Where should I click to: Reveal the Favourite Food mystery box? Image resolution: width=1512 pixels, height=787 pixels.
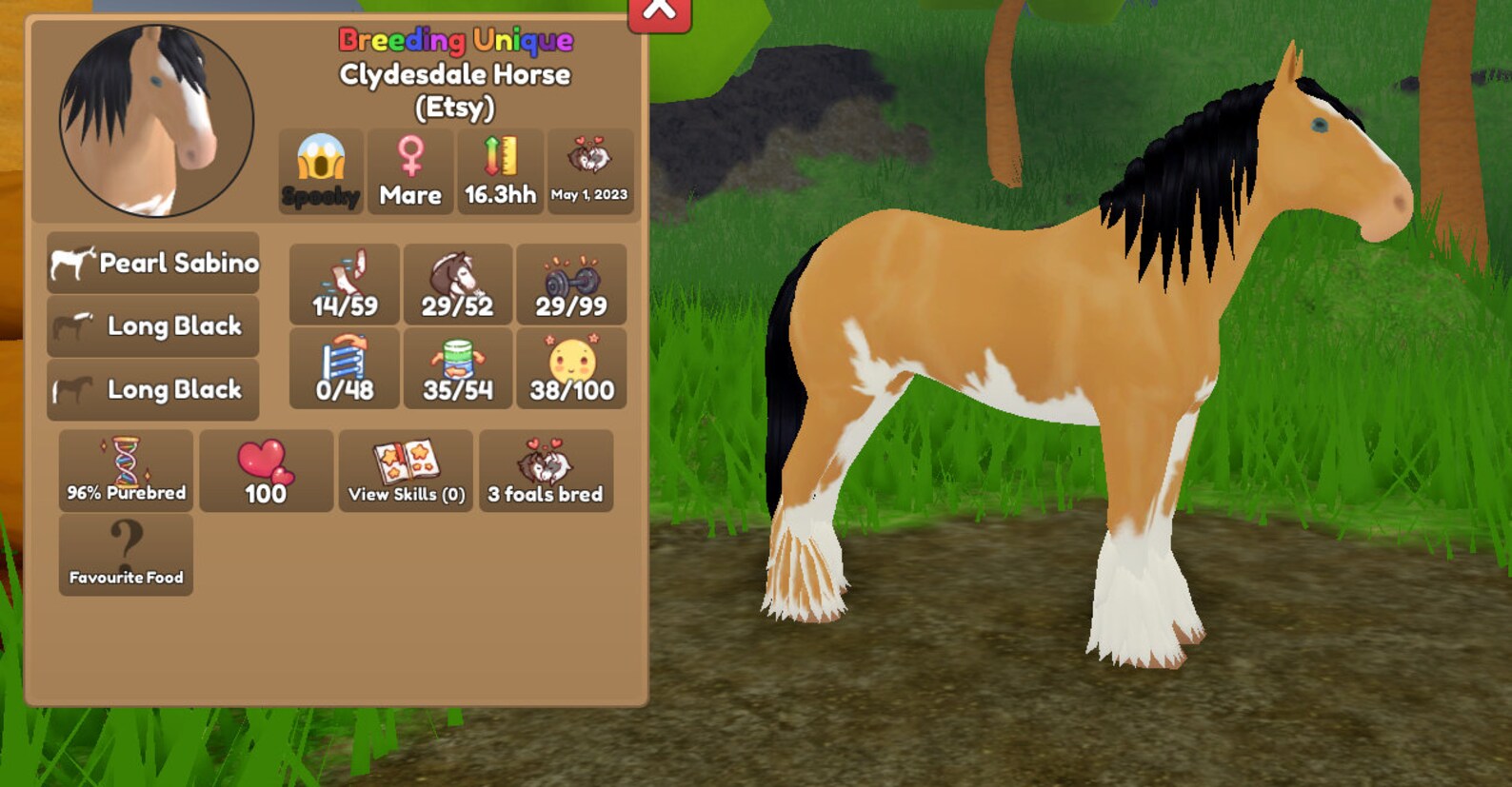[x=125, y=553]
